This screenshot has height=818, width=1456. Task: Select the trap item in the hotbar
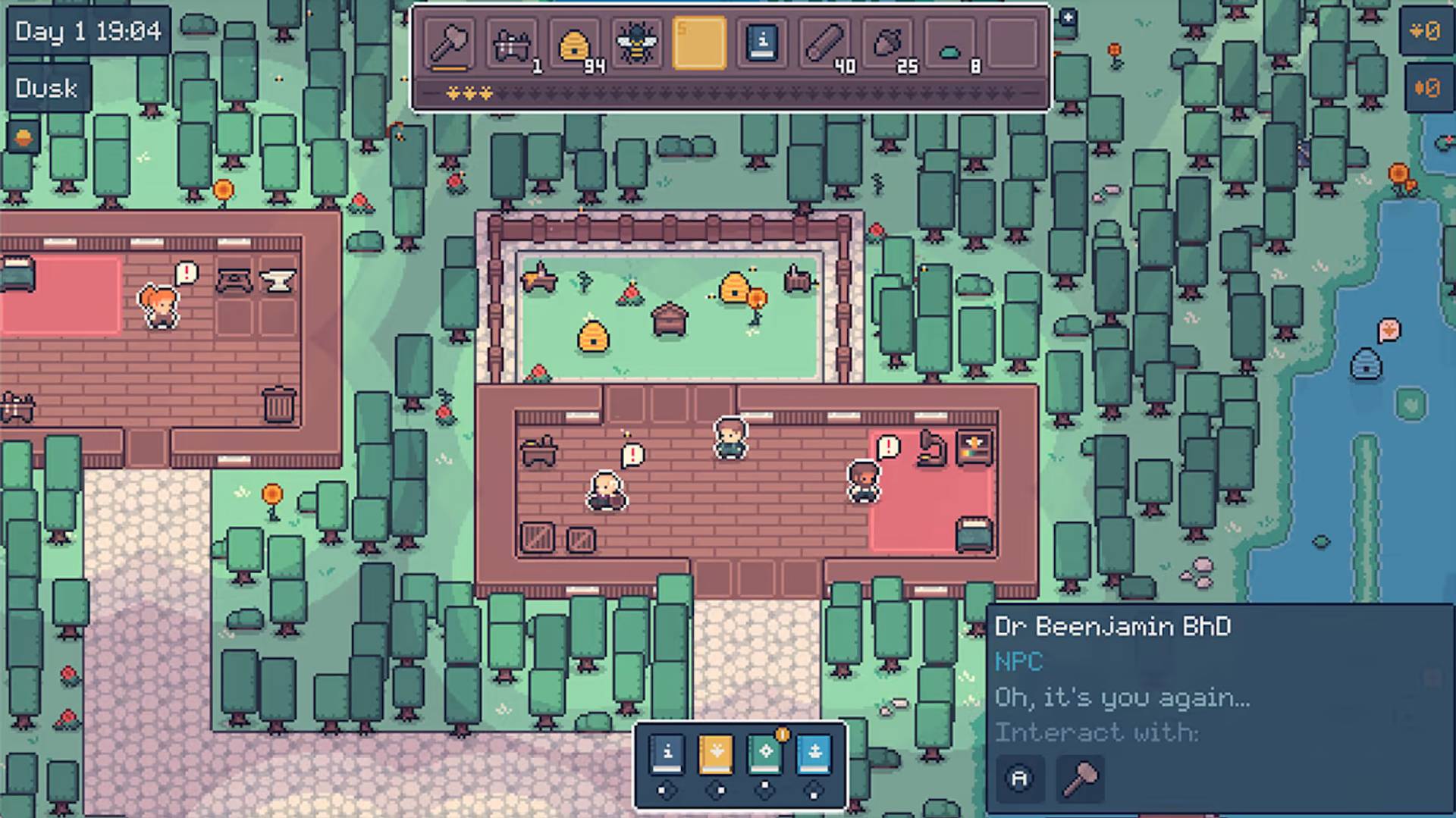pyautogui.click(x=513, y=44)
